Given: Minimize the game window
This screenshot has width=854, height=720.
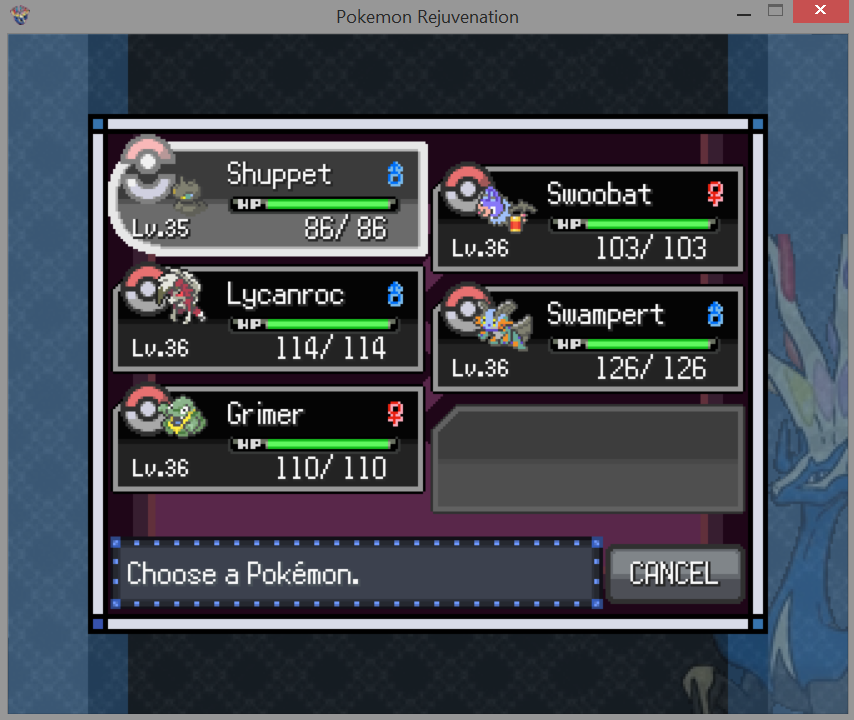Looking at the screenshot, I should (x=743, y=12).
